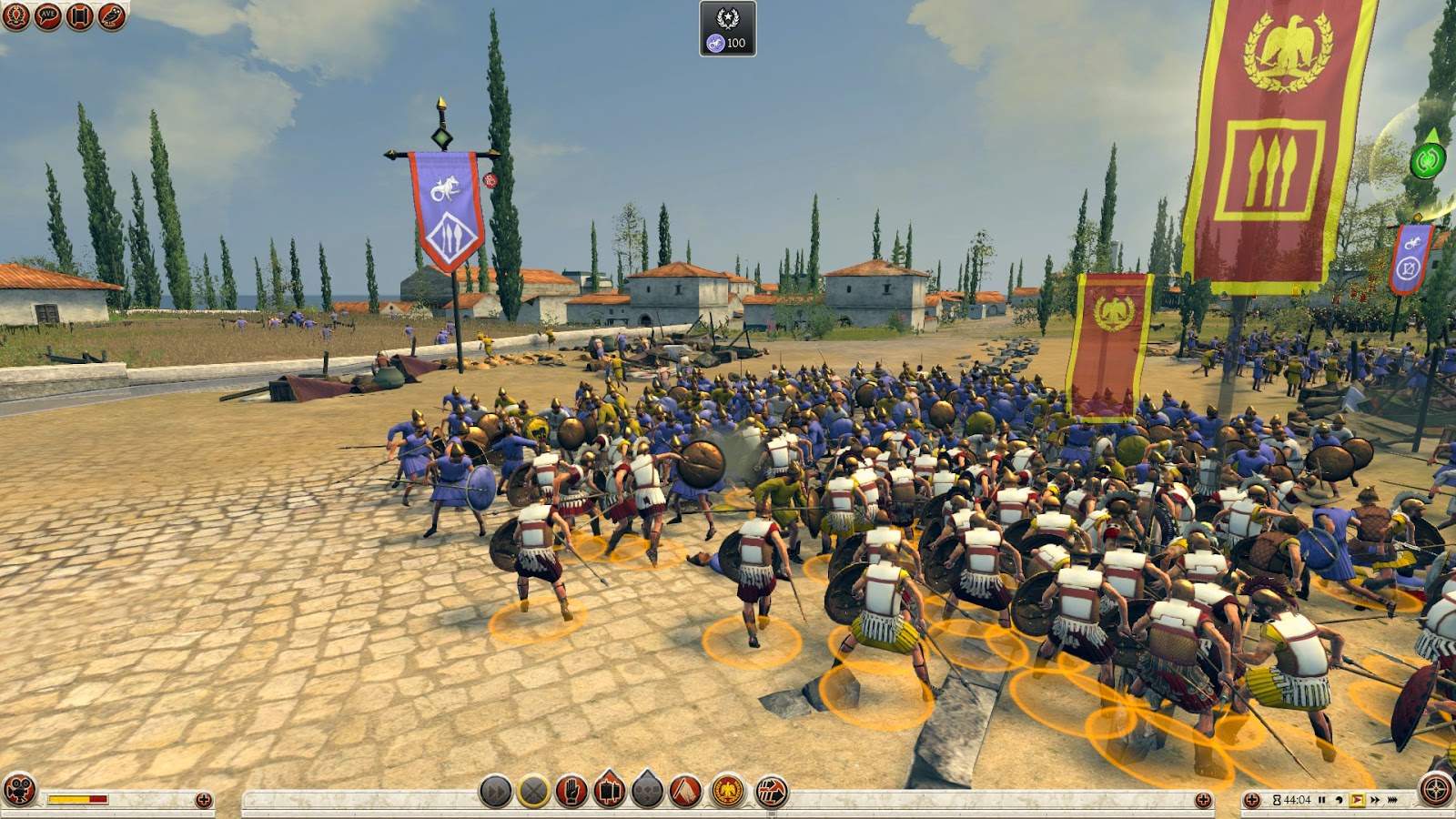Toggle pause with the pause button
Viewport: 1456px width, 819px height.
1322,800
